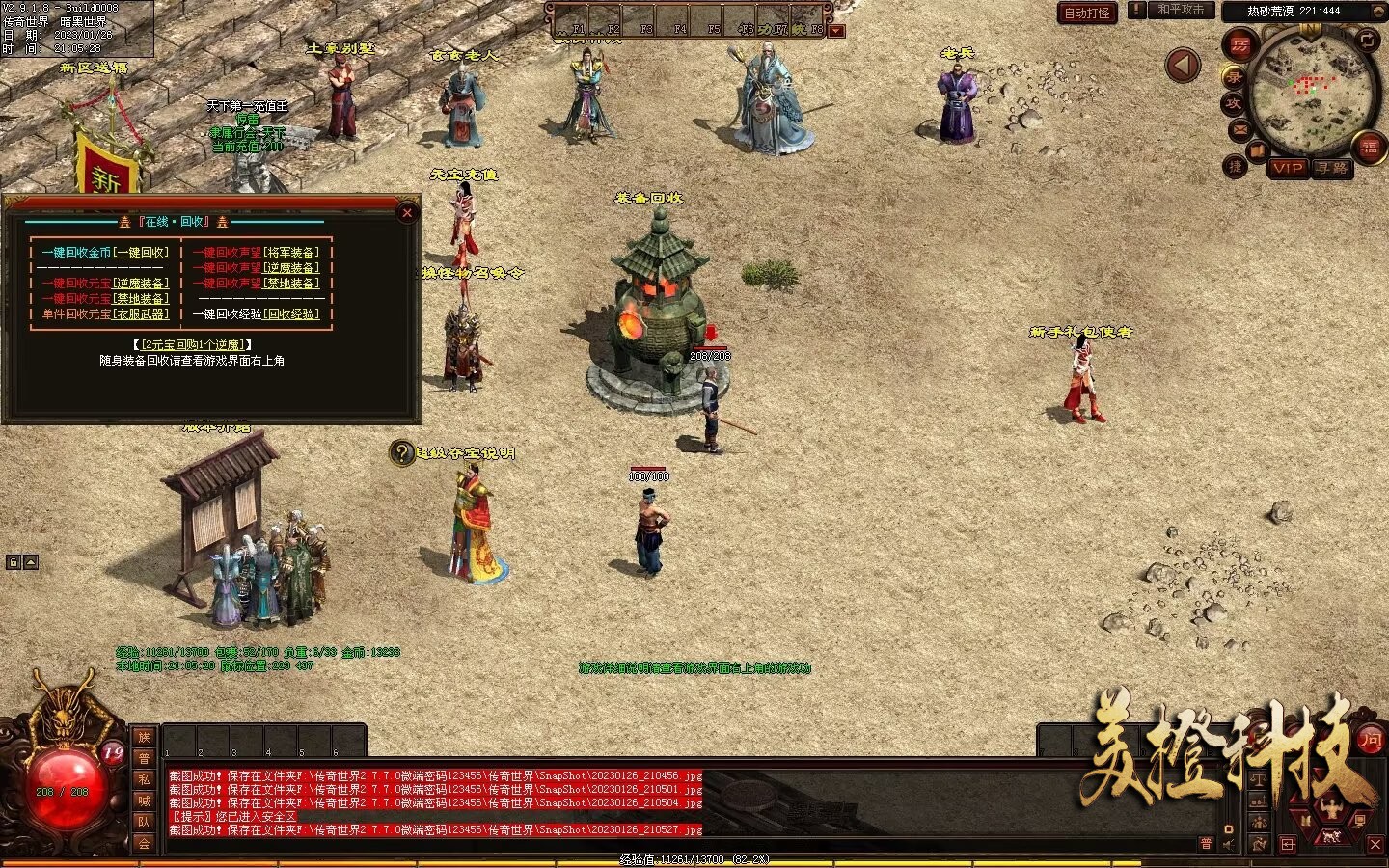The height and width of the screenshot is (868, 1389).
Task: Open the VIP panel button
Action: click(1288, 168)
